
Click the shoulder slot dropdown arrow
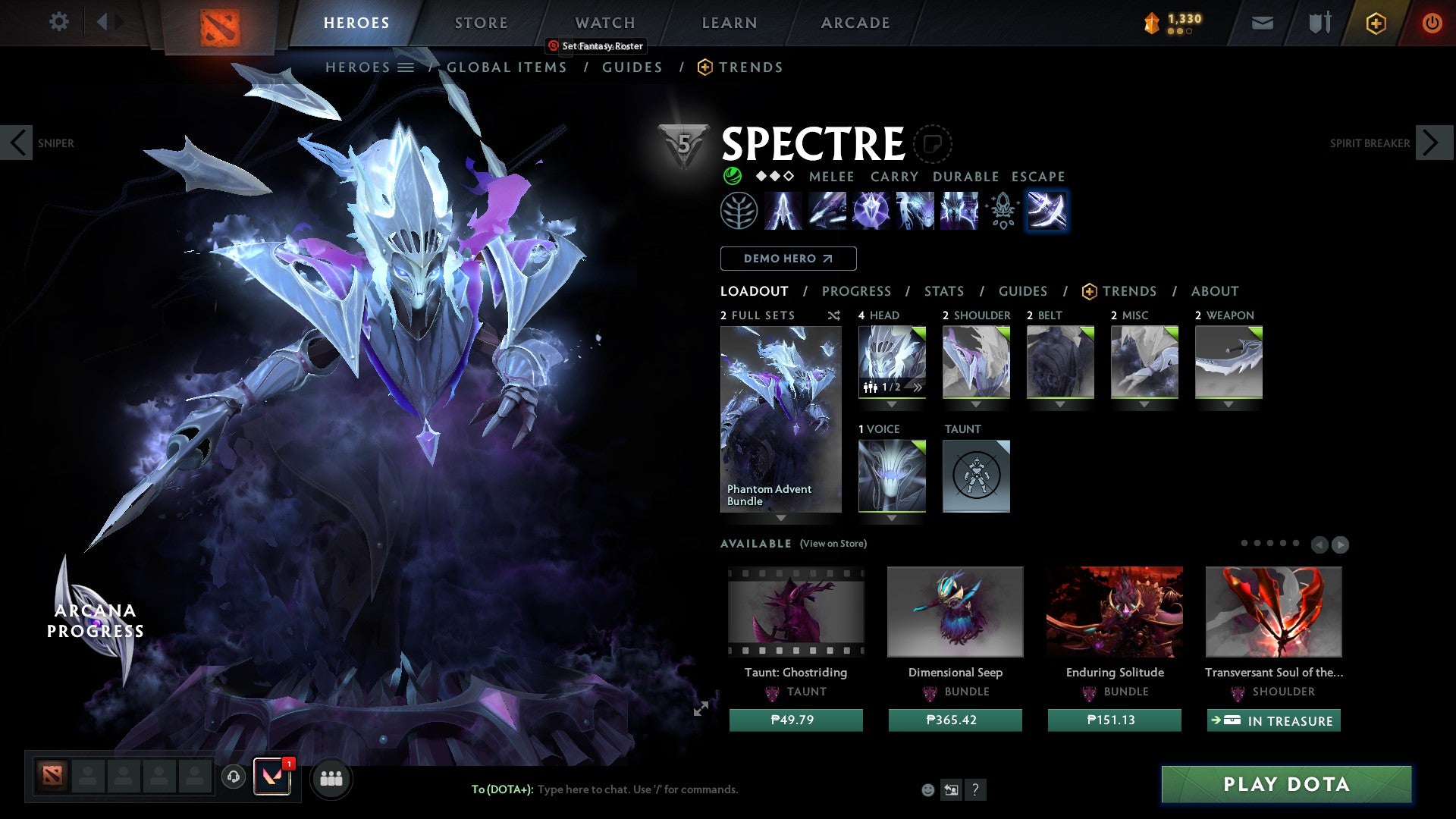[976, 403]
